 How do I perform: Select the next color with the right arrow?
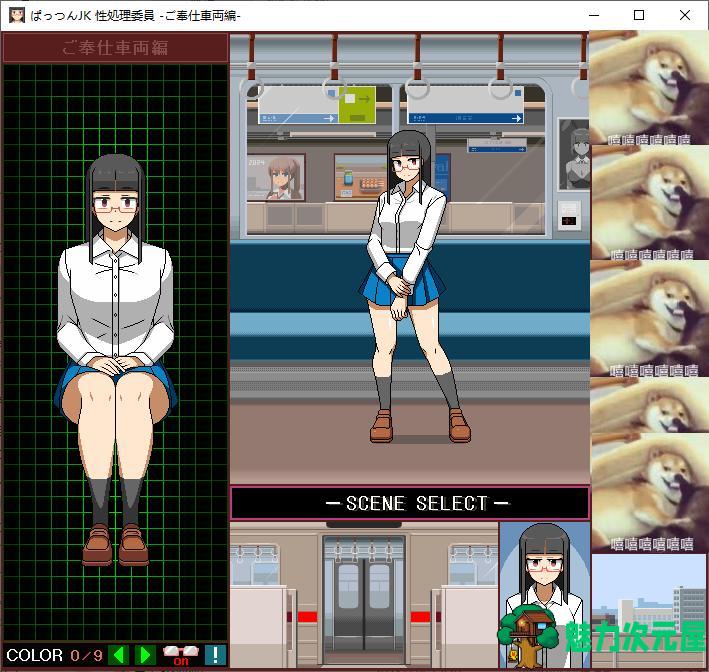click(x=145, y=656)
